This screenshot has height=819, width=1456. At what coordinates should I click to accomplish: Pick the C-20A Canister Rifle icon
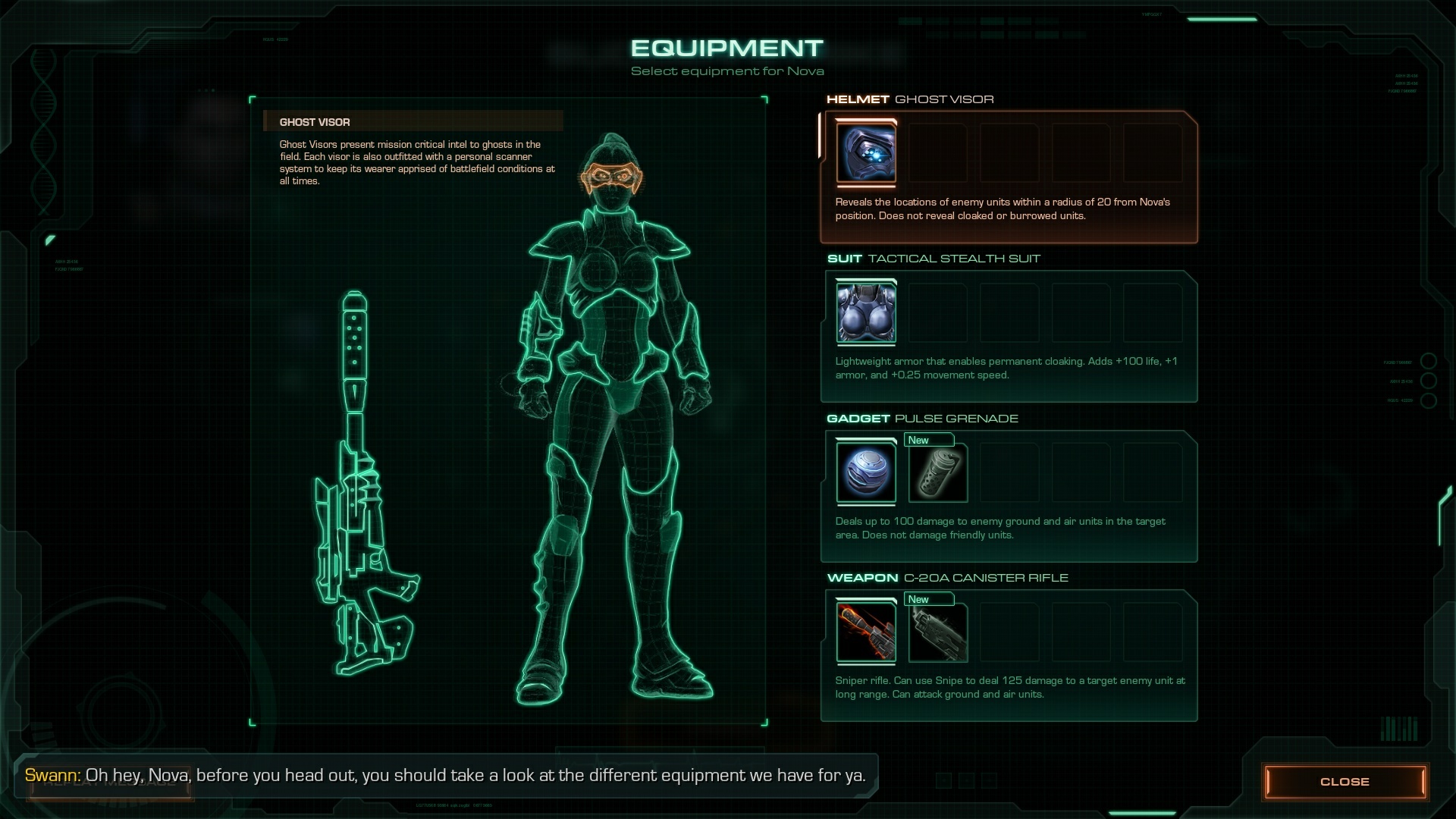pos(865,632)
